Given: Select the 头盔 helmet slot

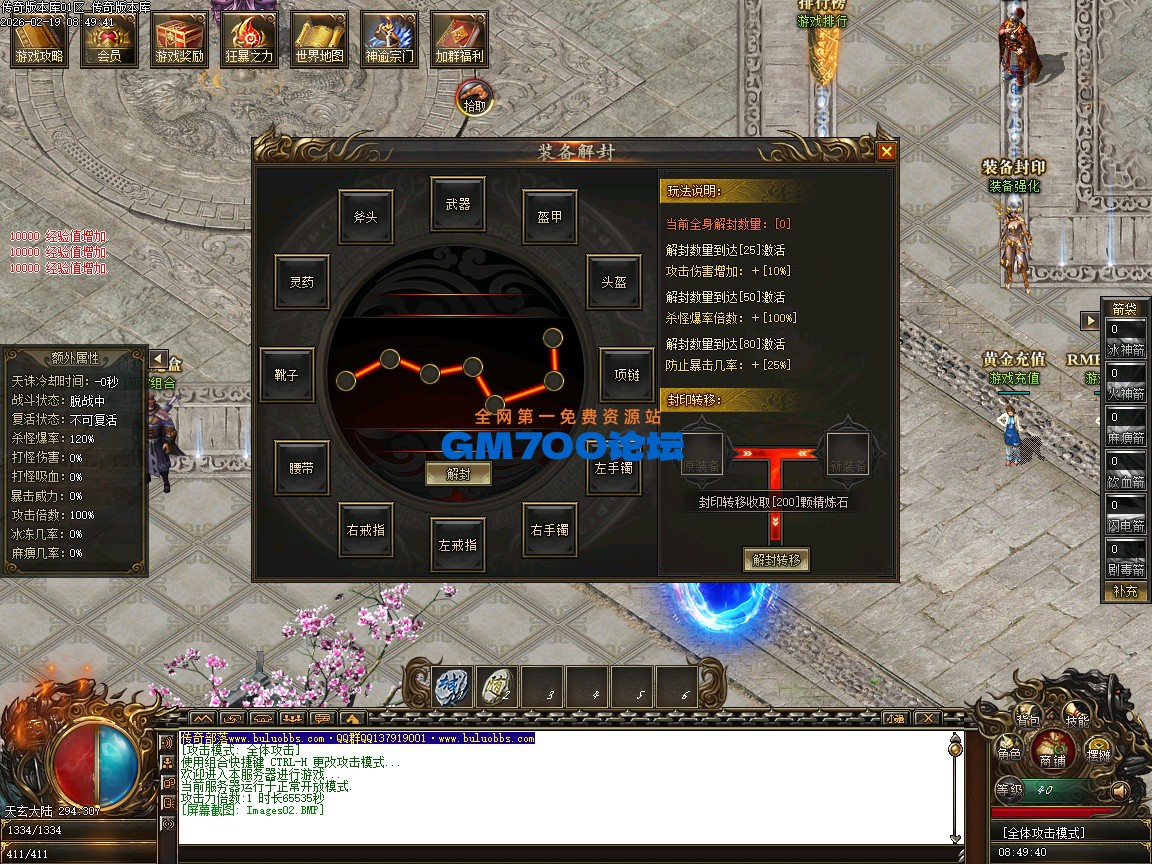Looking at the screenshot, I should pos(613,282).
